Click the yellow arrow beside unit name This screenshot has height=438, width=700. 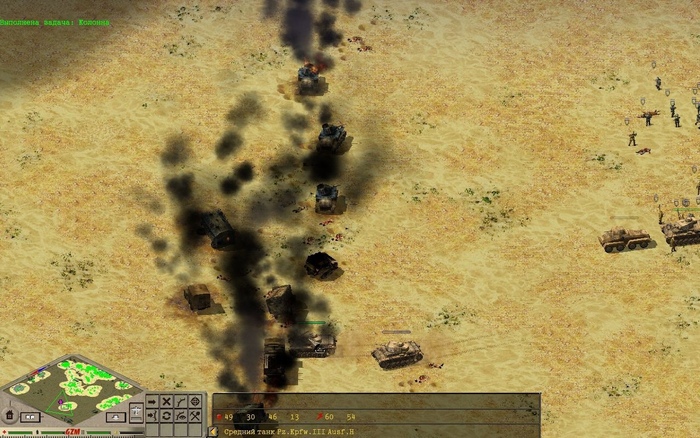pyautogui.click(x=214, y=432)
